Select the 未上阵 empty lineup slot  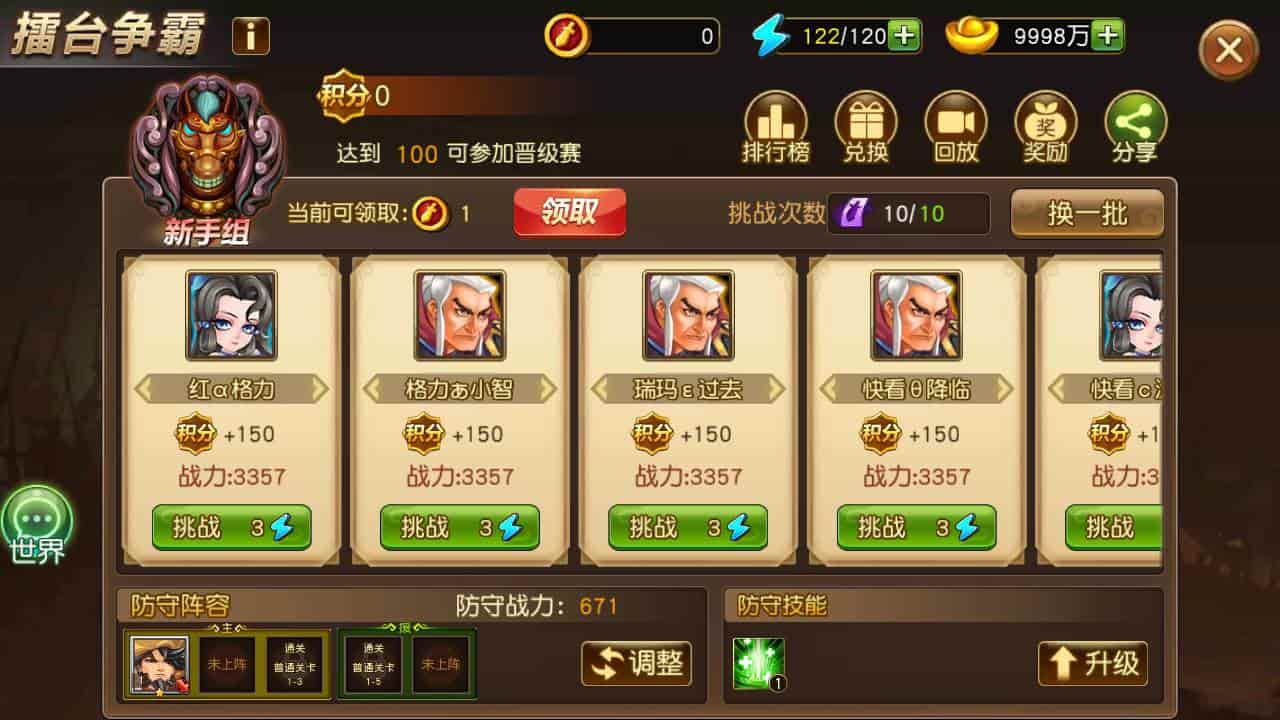(x=225, y=664)
